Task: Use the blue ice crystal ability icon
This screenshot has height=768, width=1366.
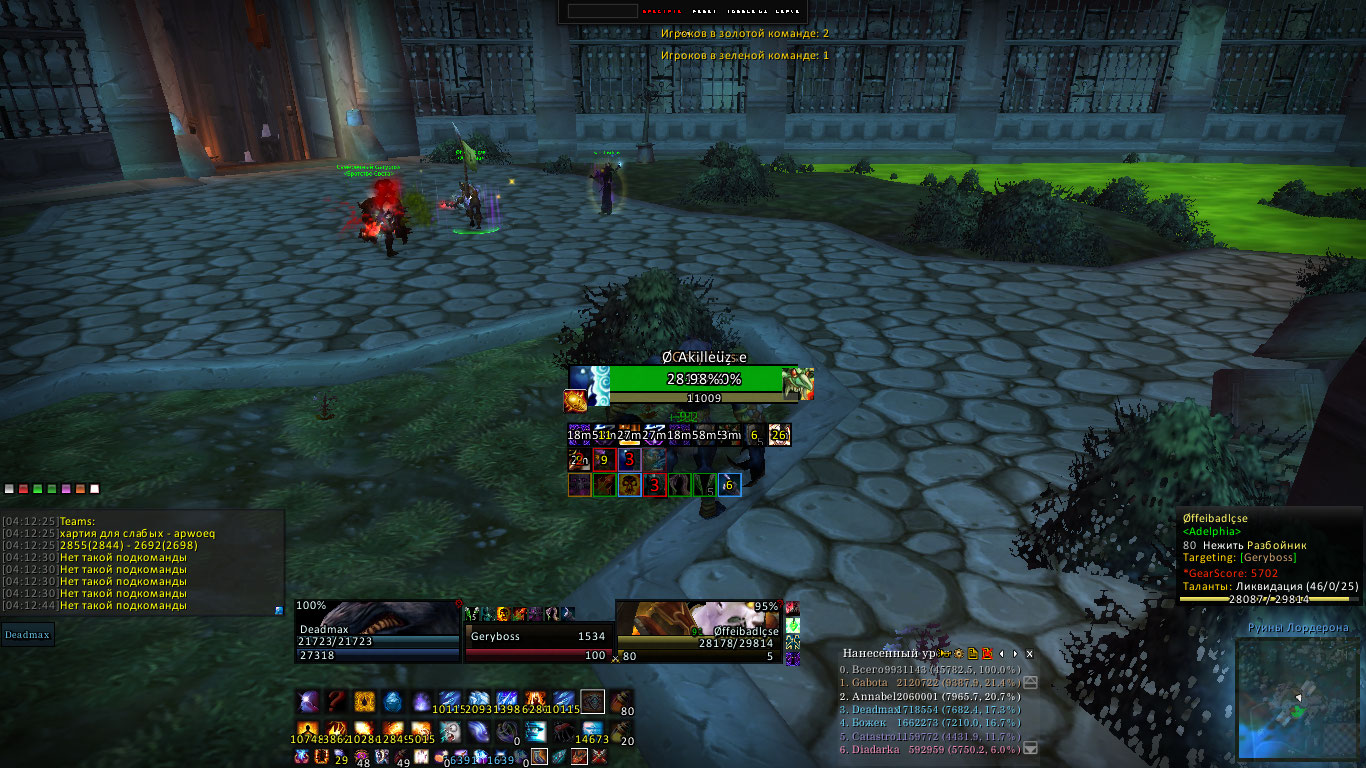Action: [393, 701]
